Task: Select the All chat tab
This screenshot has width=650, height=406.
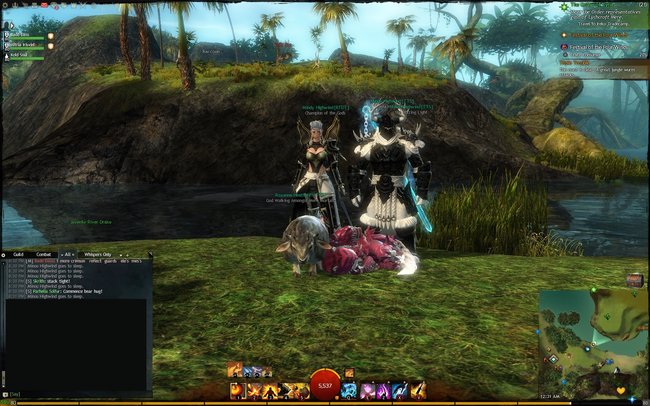Action: [70, 255]
